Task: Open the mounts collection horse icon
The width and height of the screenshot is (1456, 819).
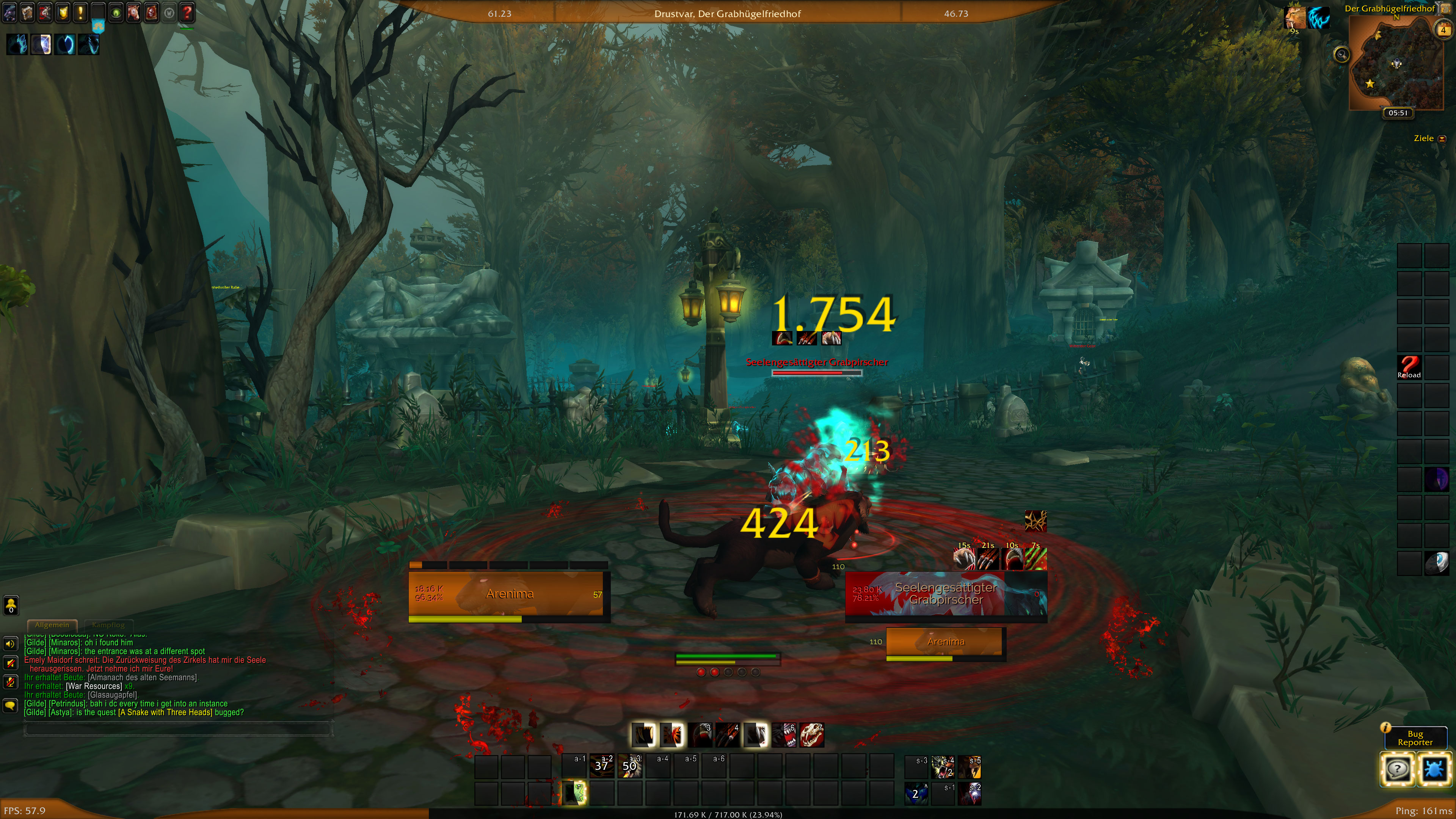Action: (x=133, y=12)
